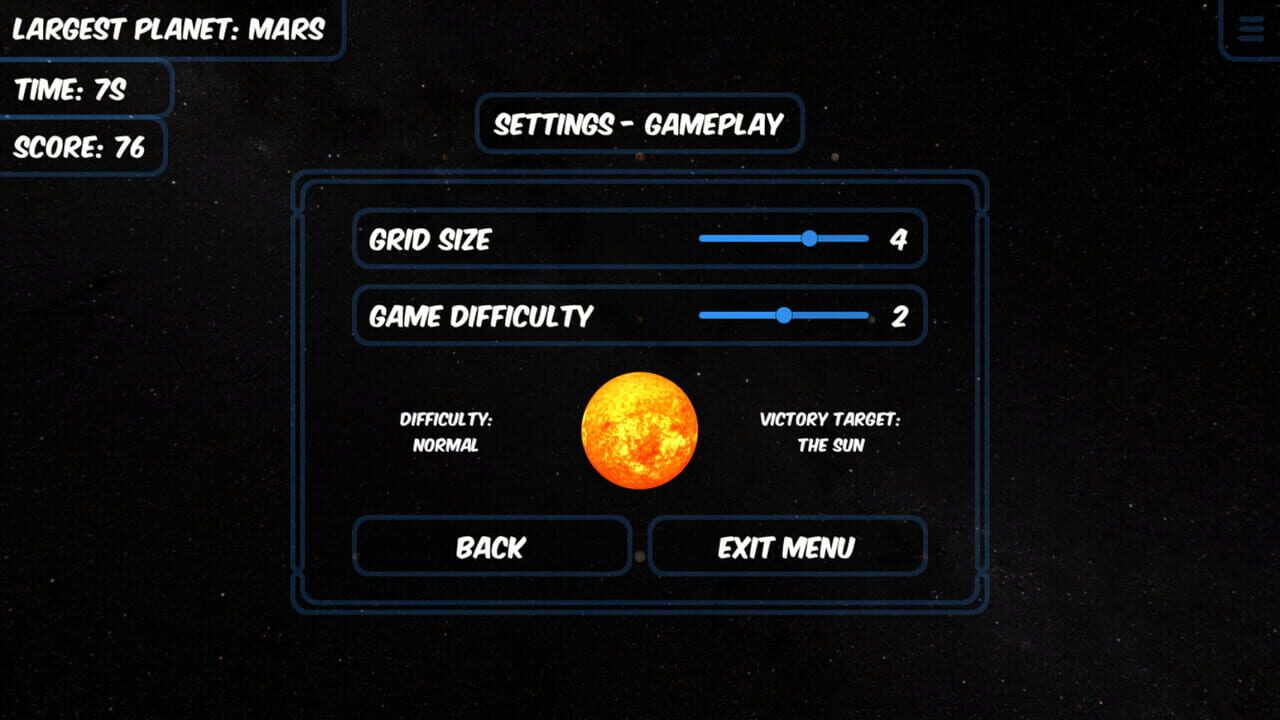Click the Game Difficulty row
1280x720 pixels.
coord(639,316)
